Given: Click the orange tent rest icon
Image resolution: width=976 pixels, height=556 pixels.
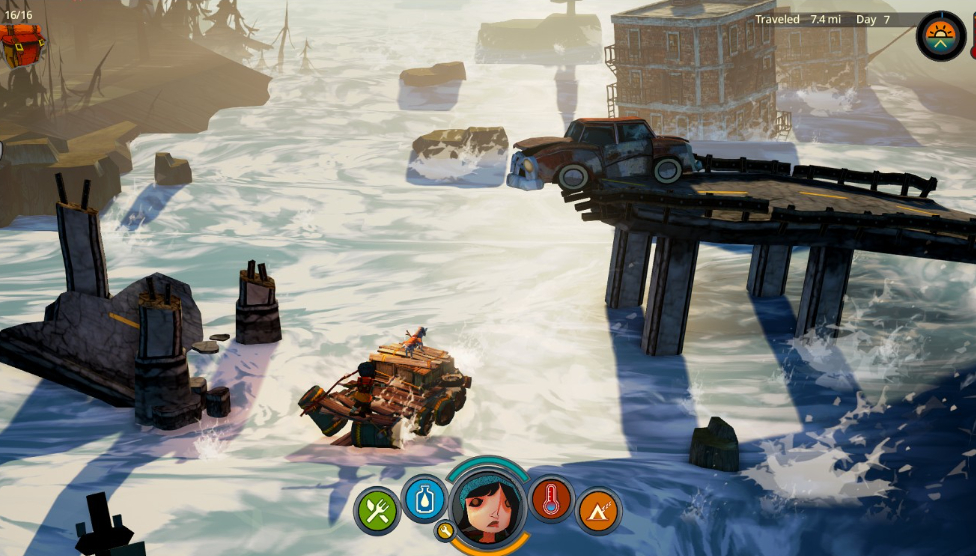Looking at the screenshot, I should pos(598,511).
